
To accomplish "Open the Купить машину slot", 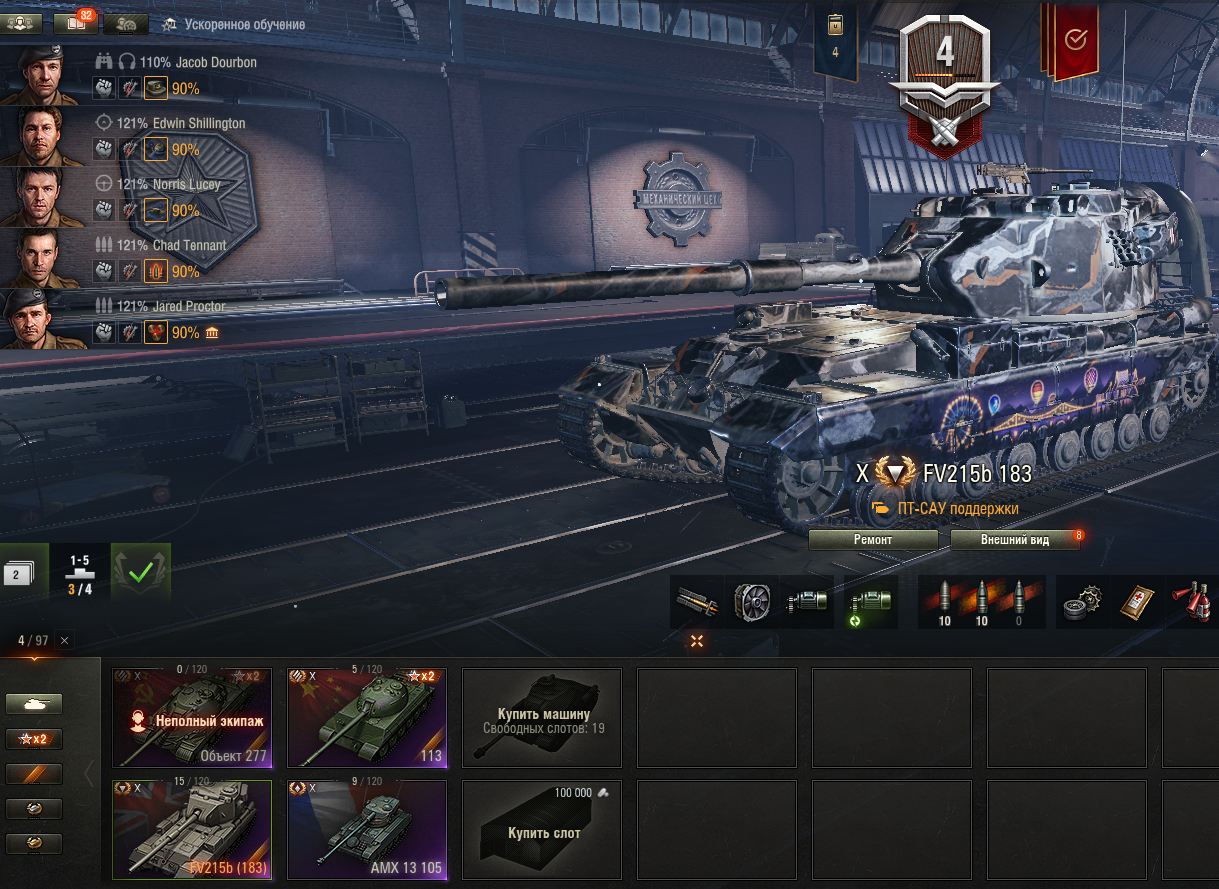I will point(542,717).
